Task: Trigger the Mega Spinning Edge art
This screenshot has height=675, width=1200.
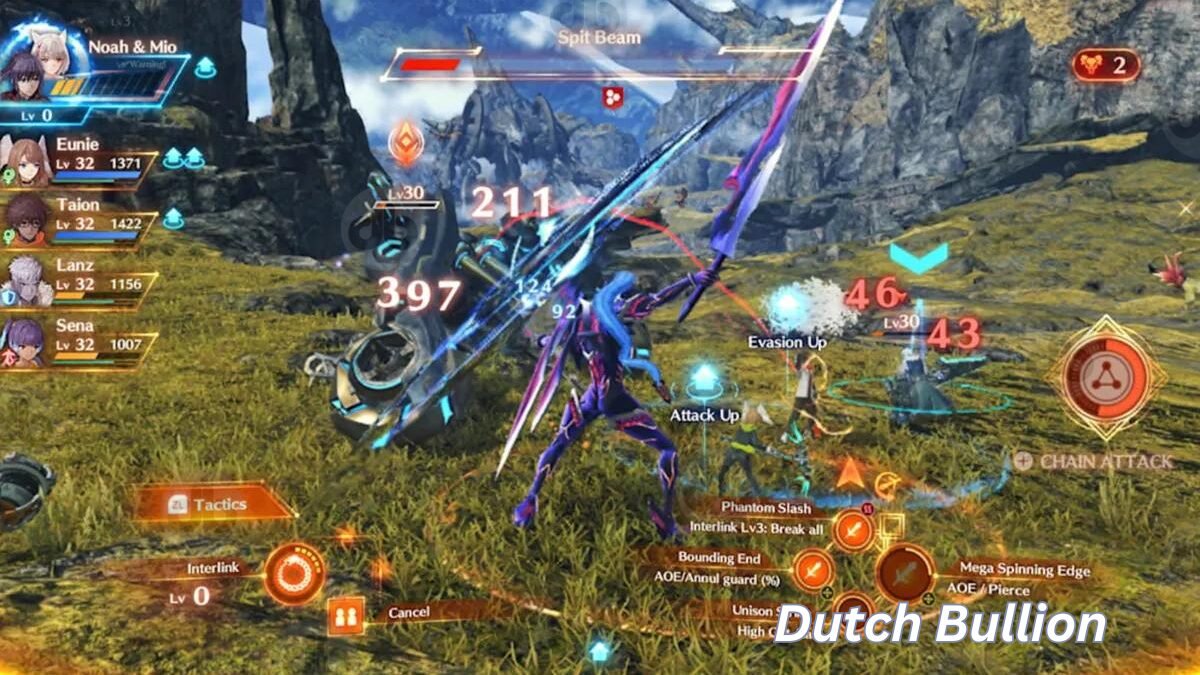Action: coord(905,573)
